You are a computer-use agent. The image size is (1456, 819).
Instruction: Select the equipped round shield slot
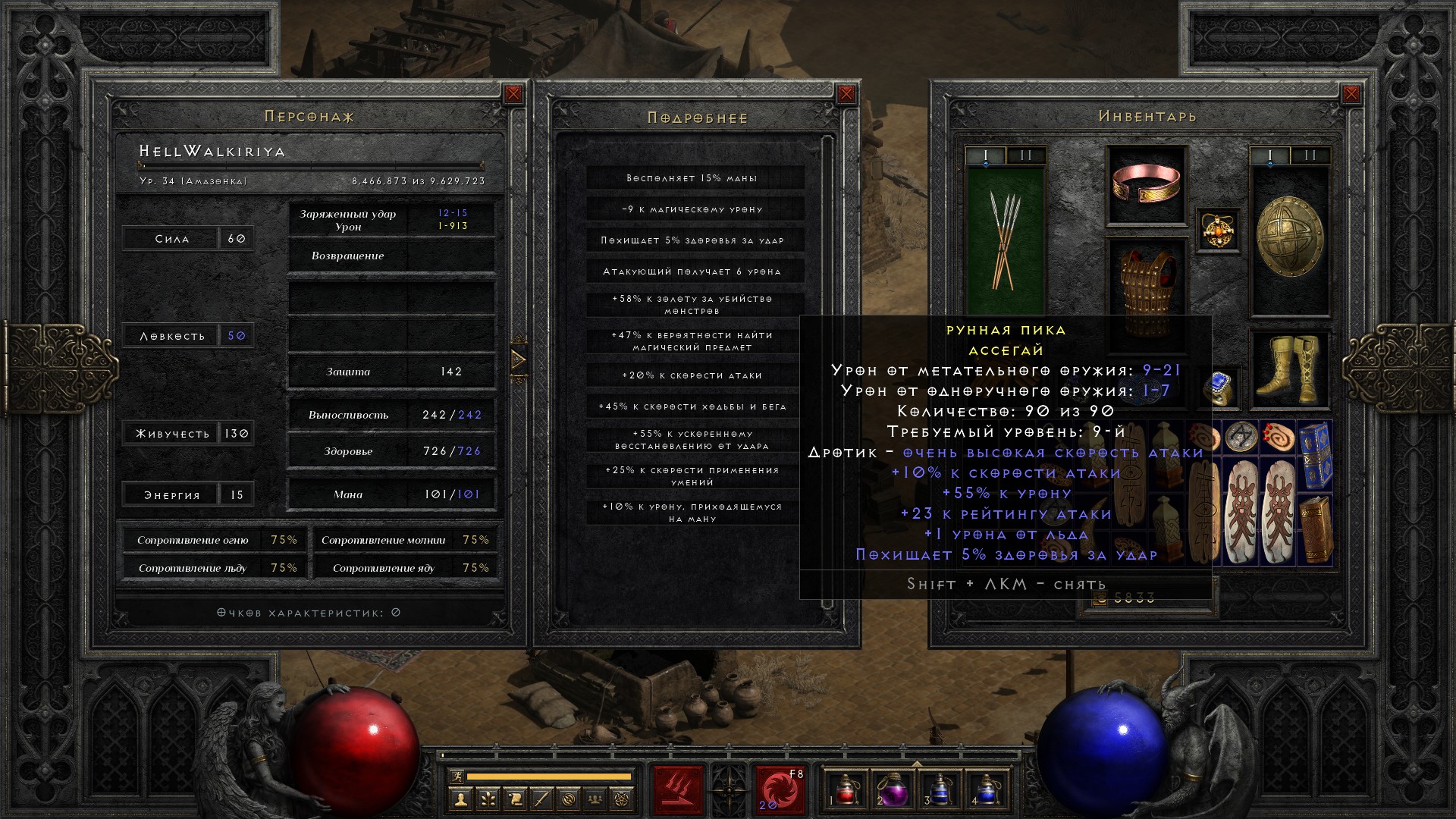click(x=1289, y=239)
